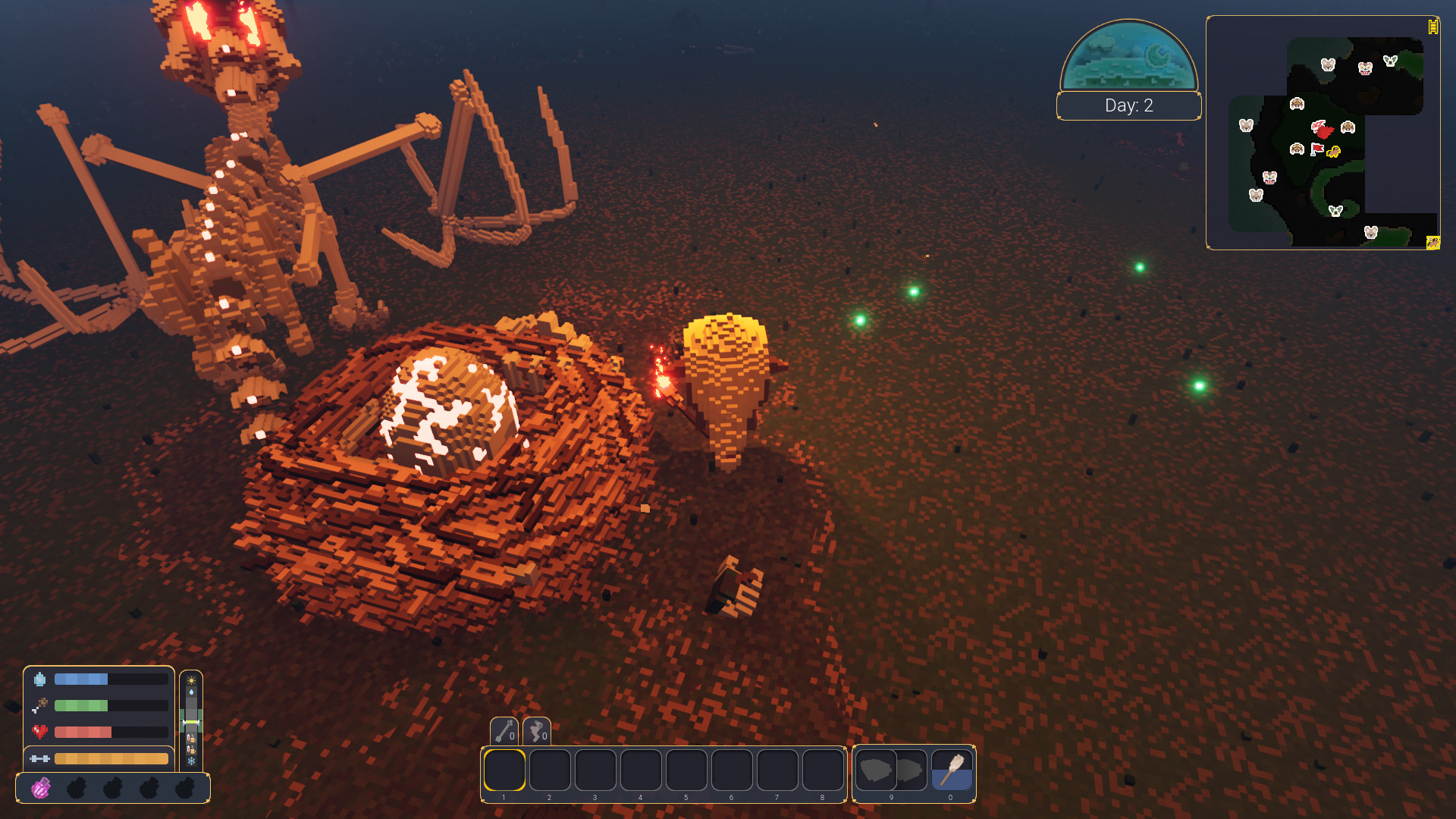Click the dumbbell weight icon

[40, 758]
